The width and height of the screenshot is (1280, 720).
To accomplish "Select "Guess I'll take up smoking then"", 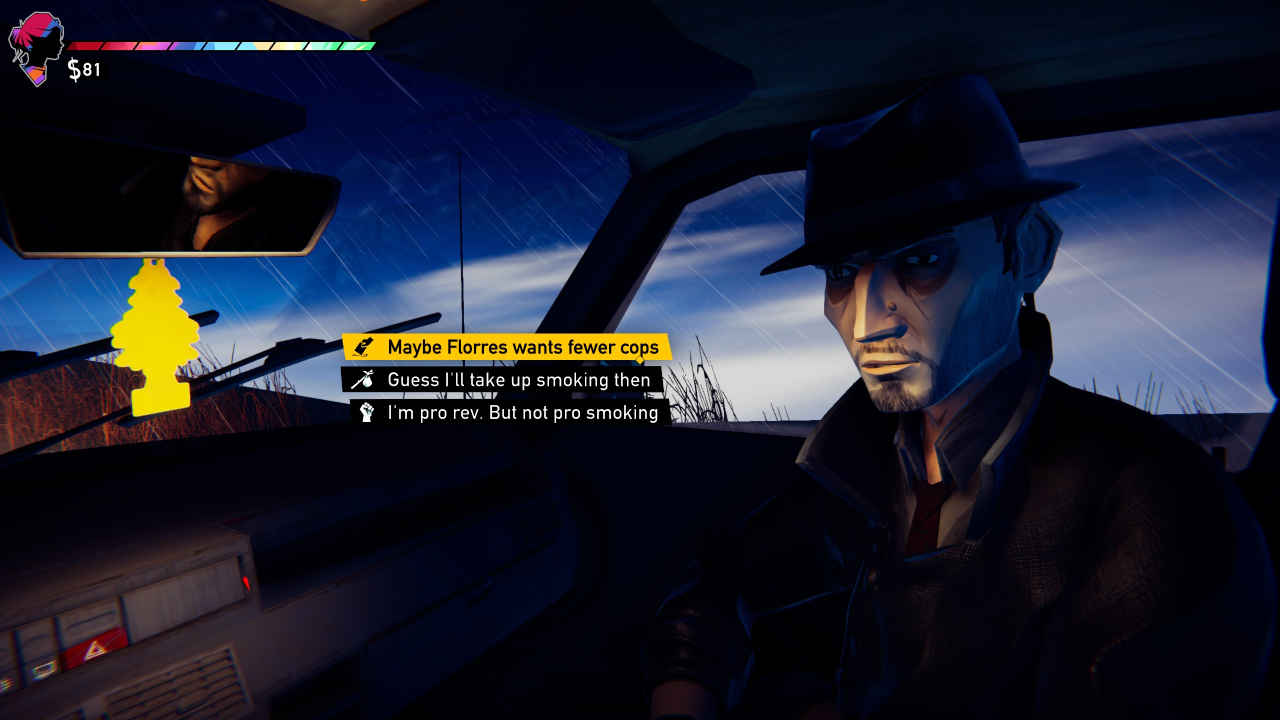I will (x=518, y=379).
